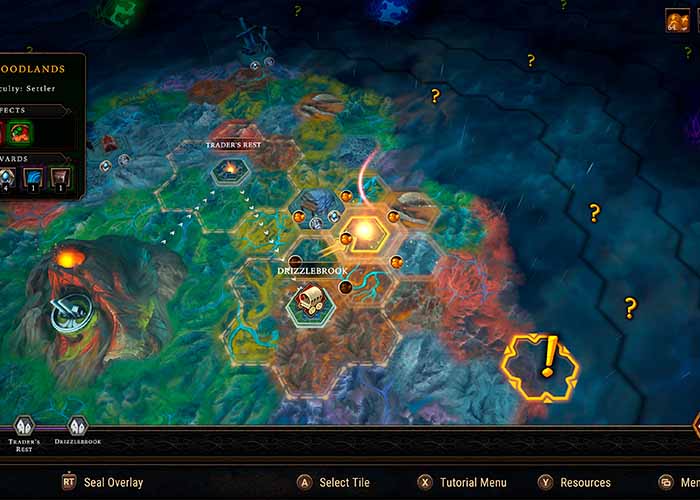Inspect the green biome effect icon
Image resolution: width=700 pixels, height=500 pixels.
[x=20, y=132]
